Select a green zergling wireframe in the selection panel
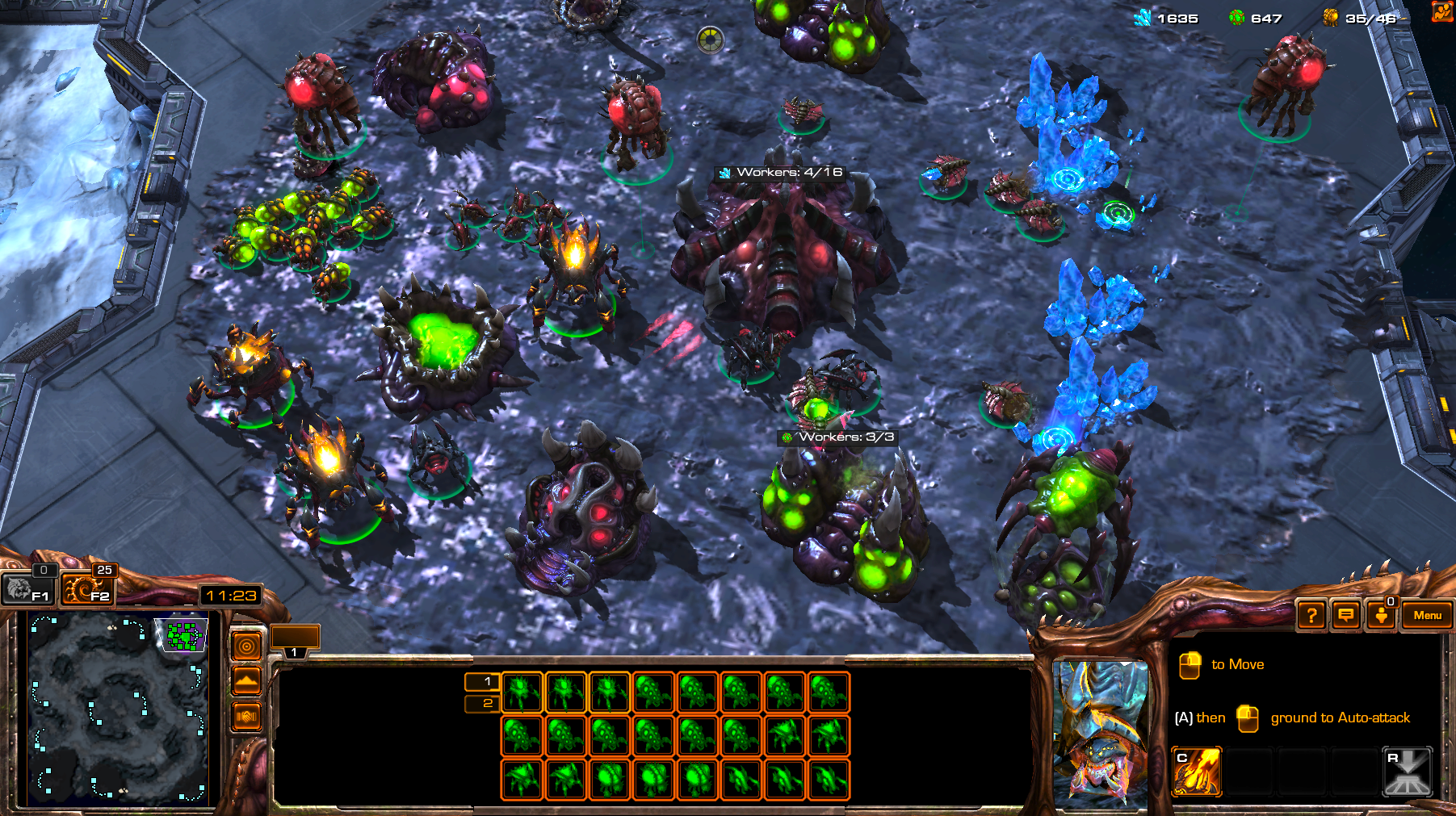Viewport: 1456px width, 816px height. pos(521,692)
